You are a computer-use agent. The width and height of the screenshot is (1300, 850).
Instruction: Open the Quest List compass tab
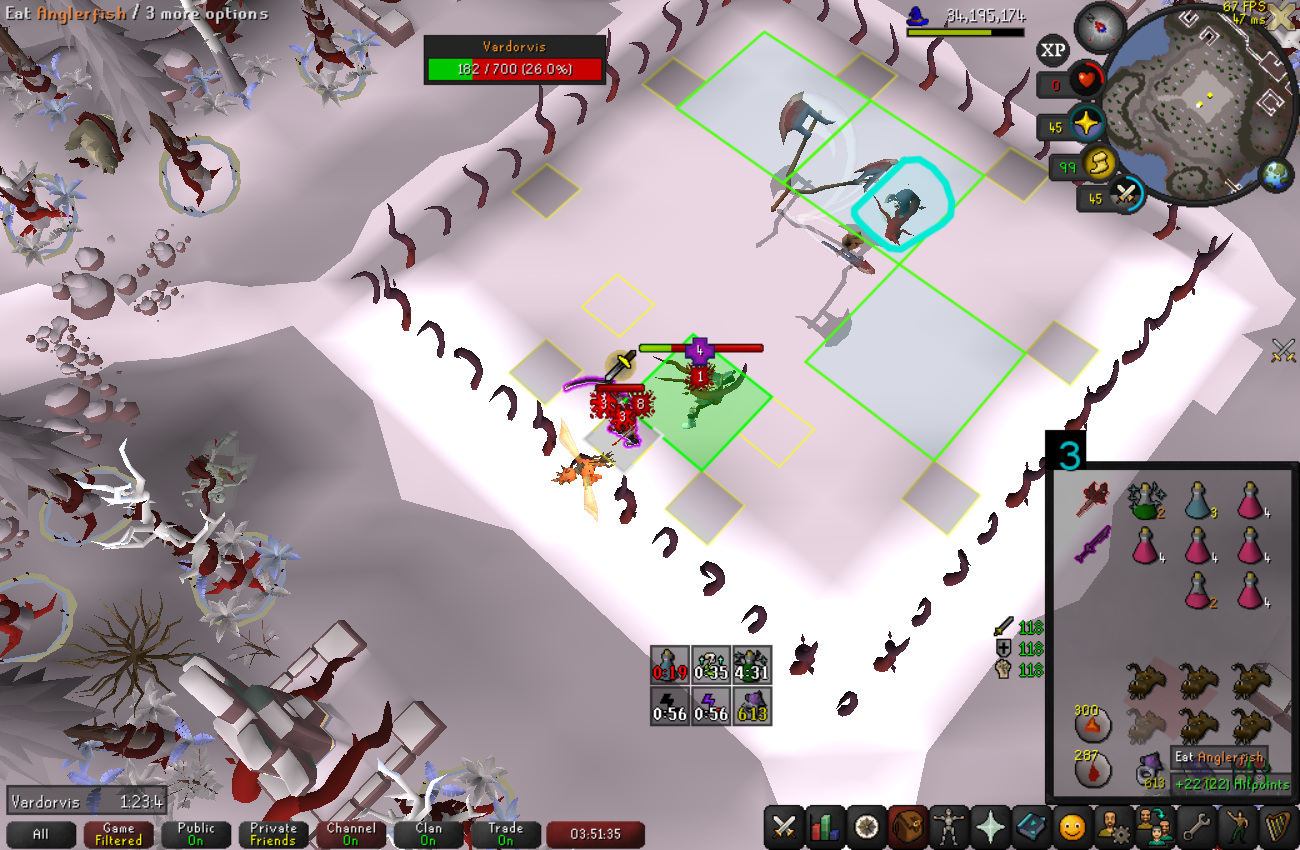point(867,827)
